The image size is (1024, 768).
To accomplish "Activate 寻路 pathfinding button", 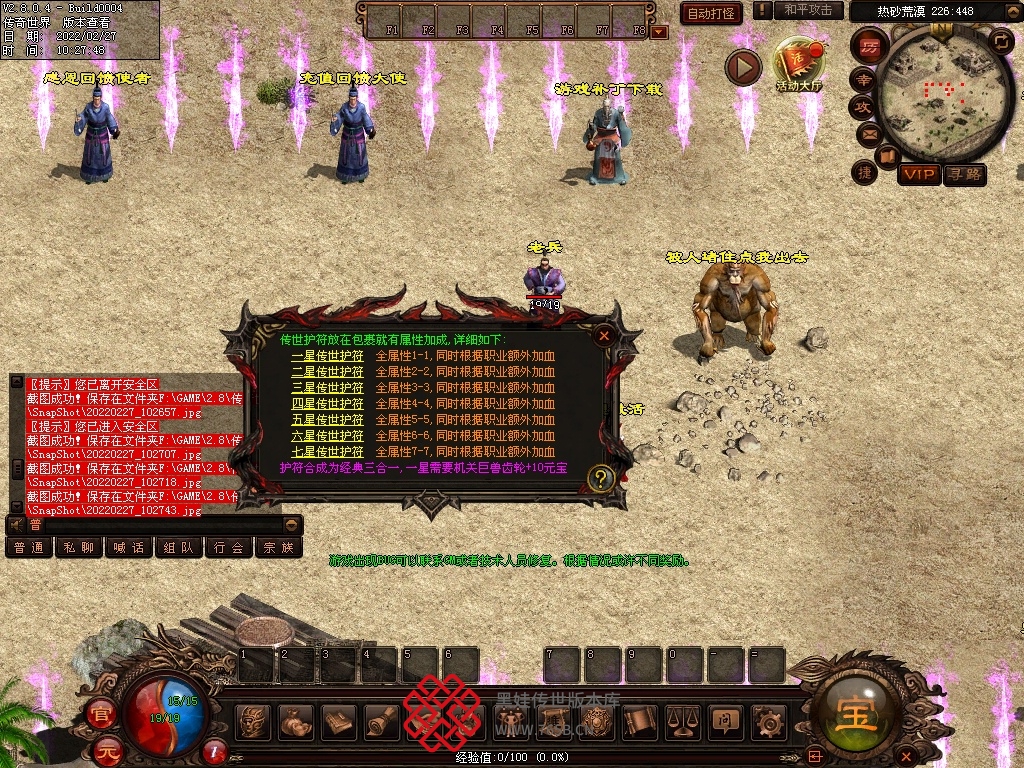I will (965, 175).
